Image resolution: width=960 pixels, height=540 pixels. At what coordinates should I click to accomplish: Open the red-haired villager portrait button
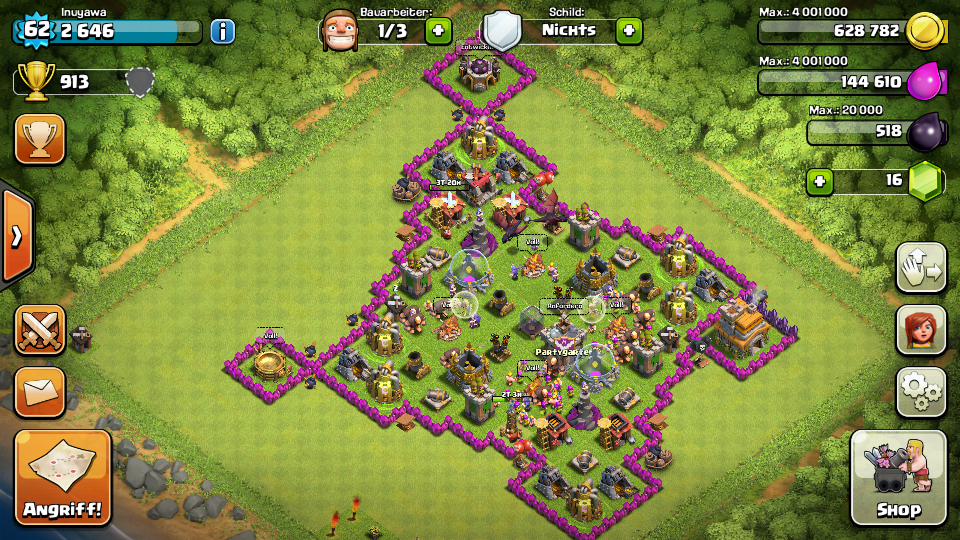921,330
